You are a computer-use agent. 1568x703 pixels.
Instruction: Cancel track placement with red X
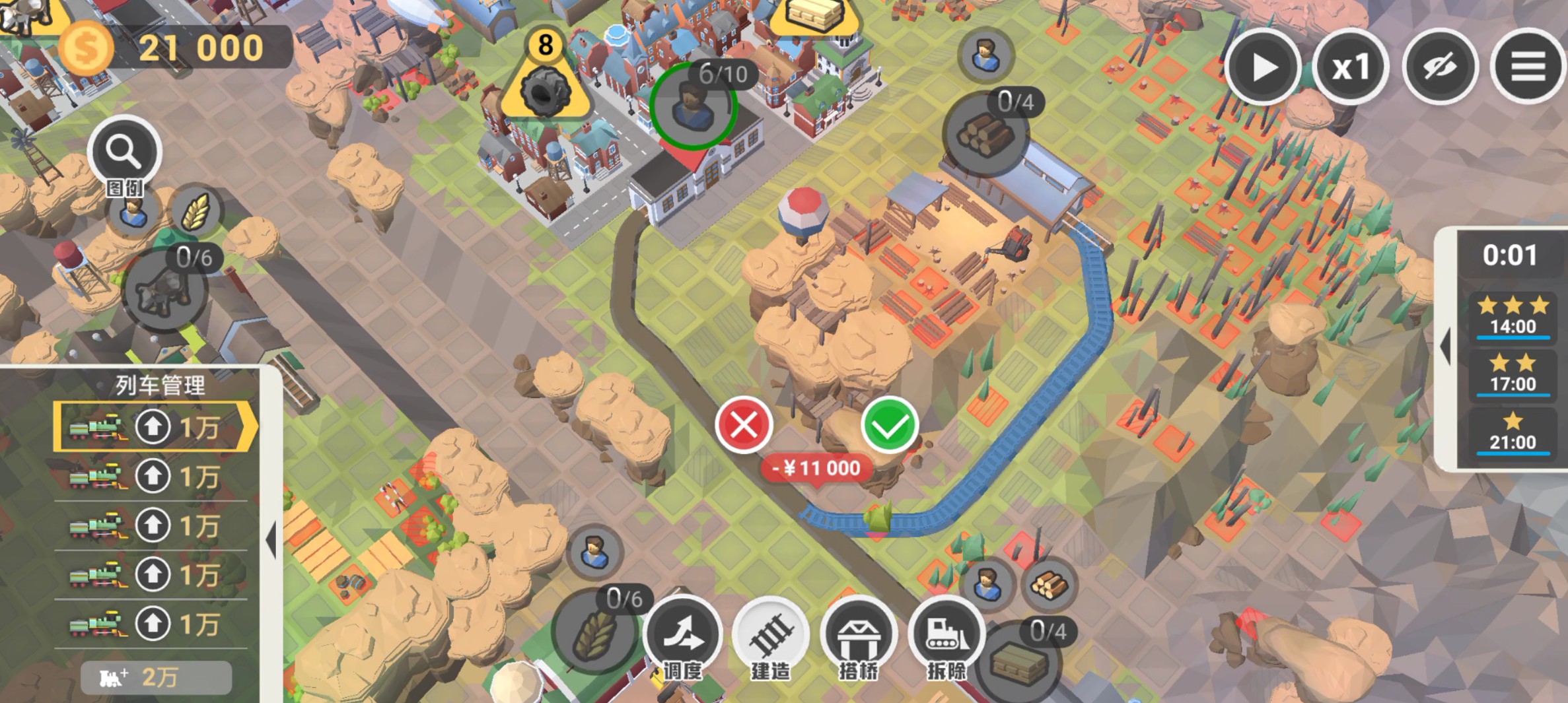744,426
